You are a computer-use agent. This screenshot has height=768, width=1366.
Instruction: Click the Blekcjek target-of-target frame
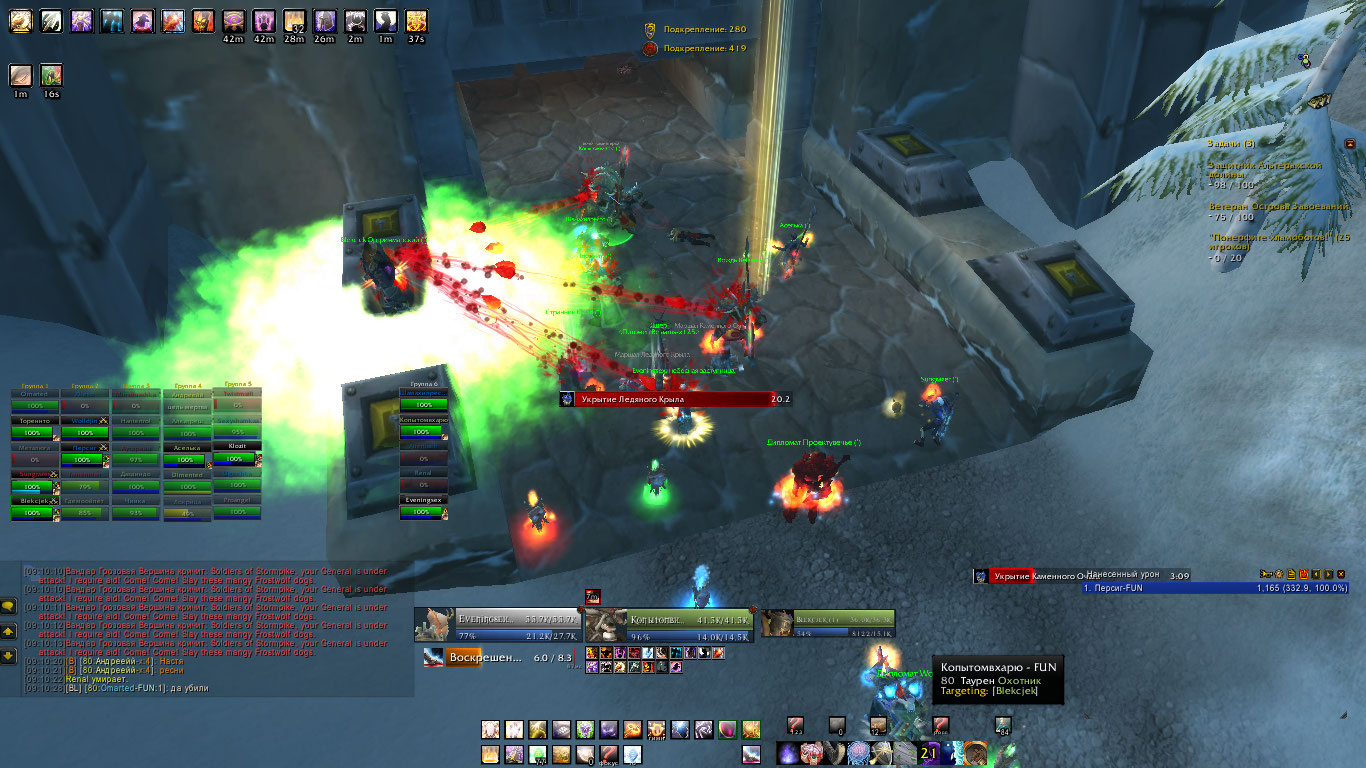coord(829,624)
